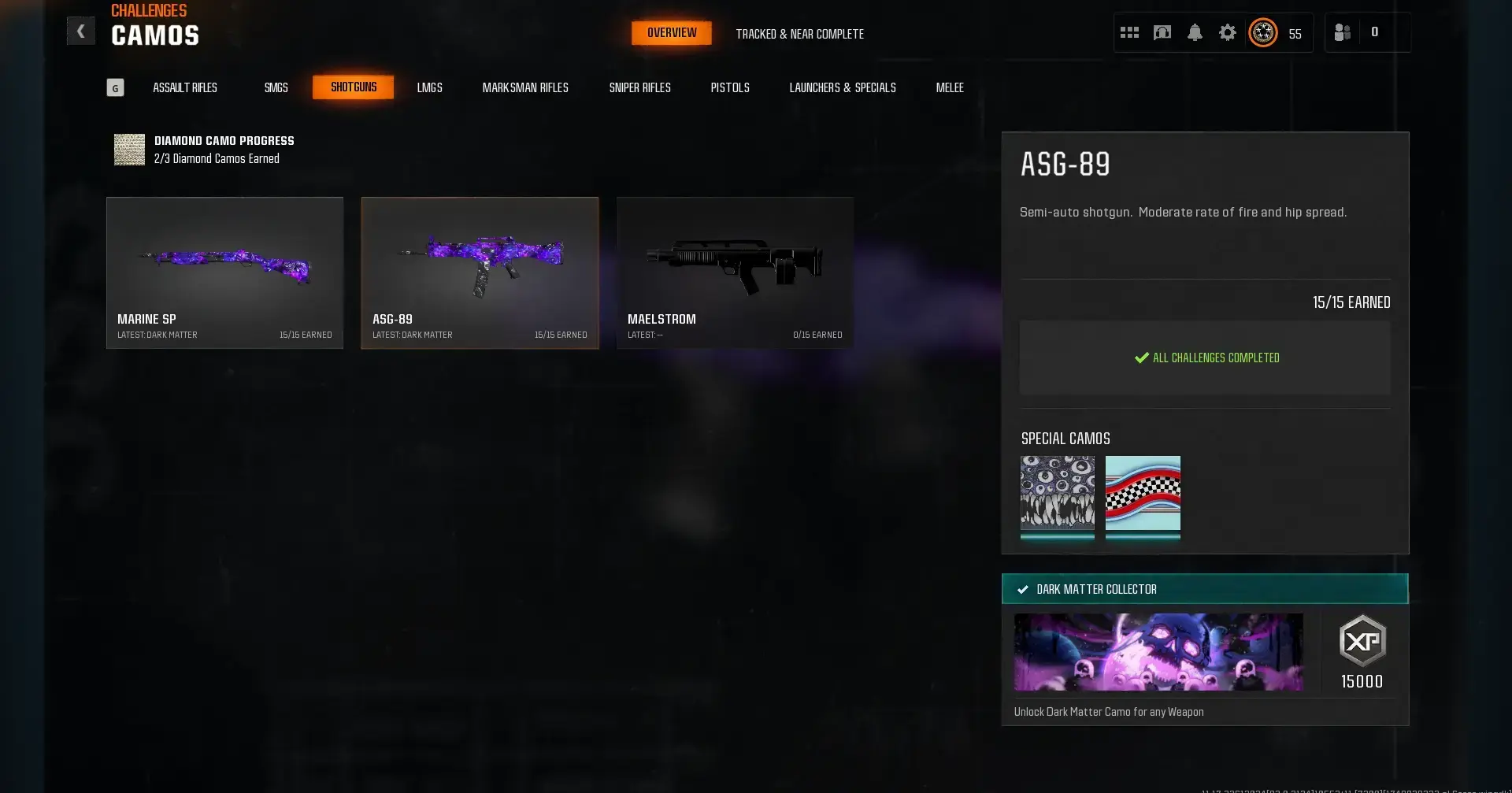Viewport: 1512px width, 793px height.
Task: Select the checkered racing stripe camo swatch
Action: [1143, 498]
